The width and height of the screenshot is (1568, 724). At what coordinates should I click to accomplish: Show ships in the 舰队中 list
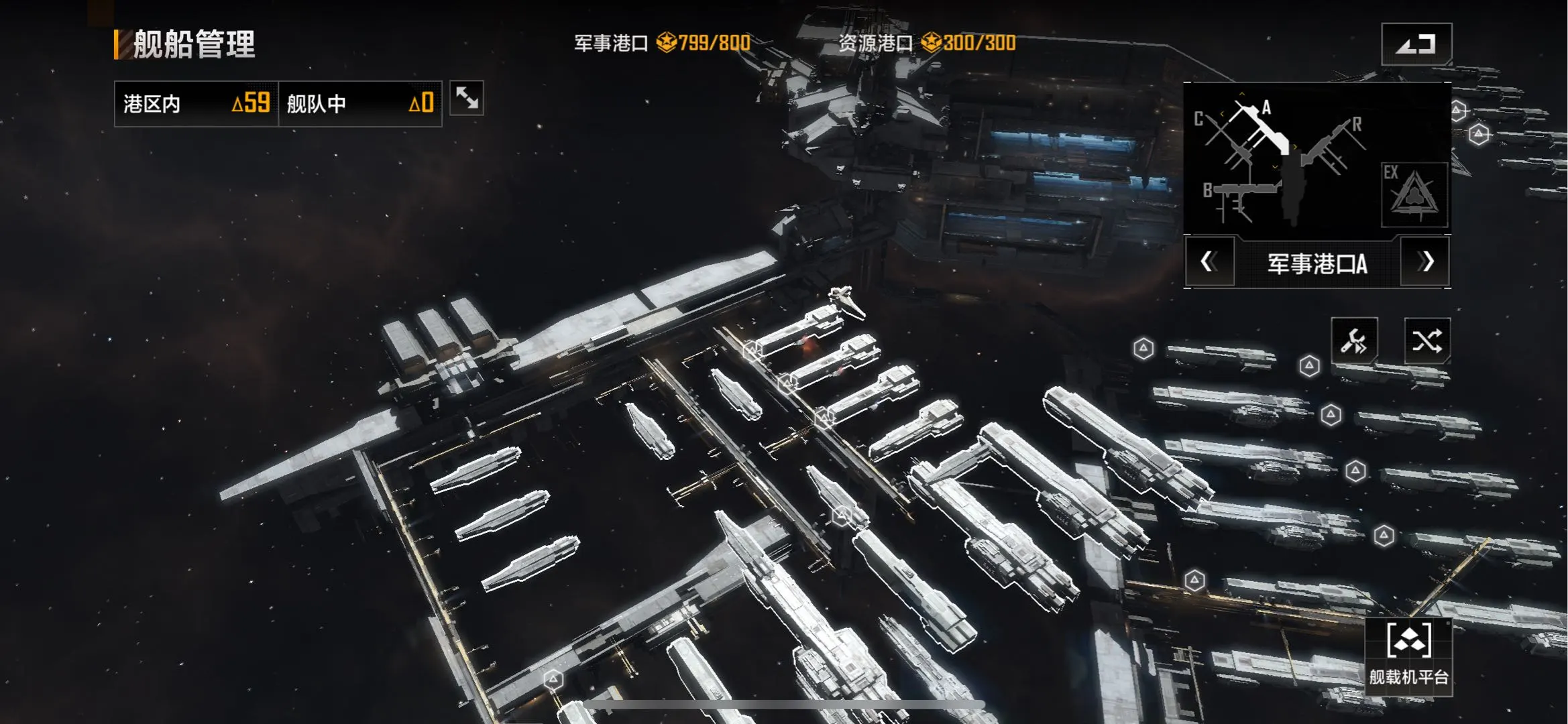pyautogui.click(x=359, y=104)
